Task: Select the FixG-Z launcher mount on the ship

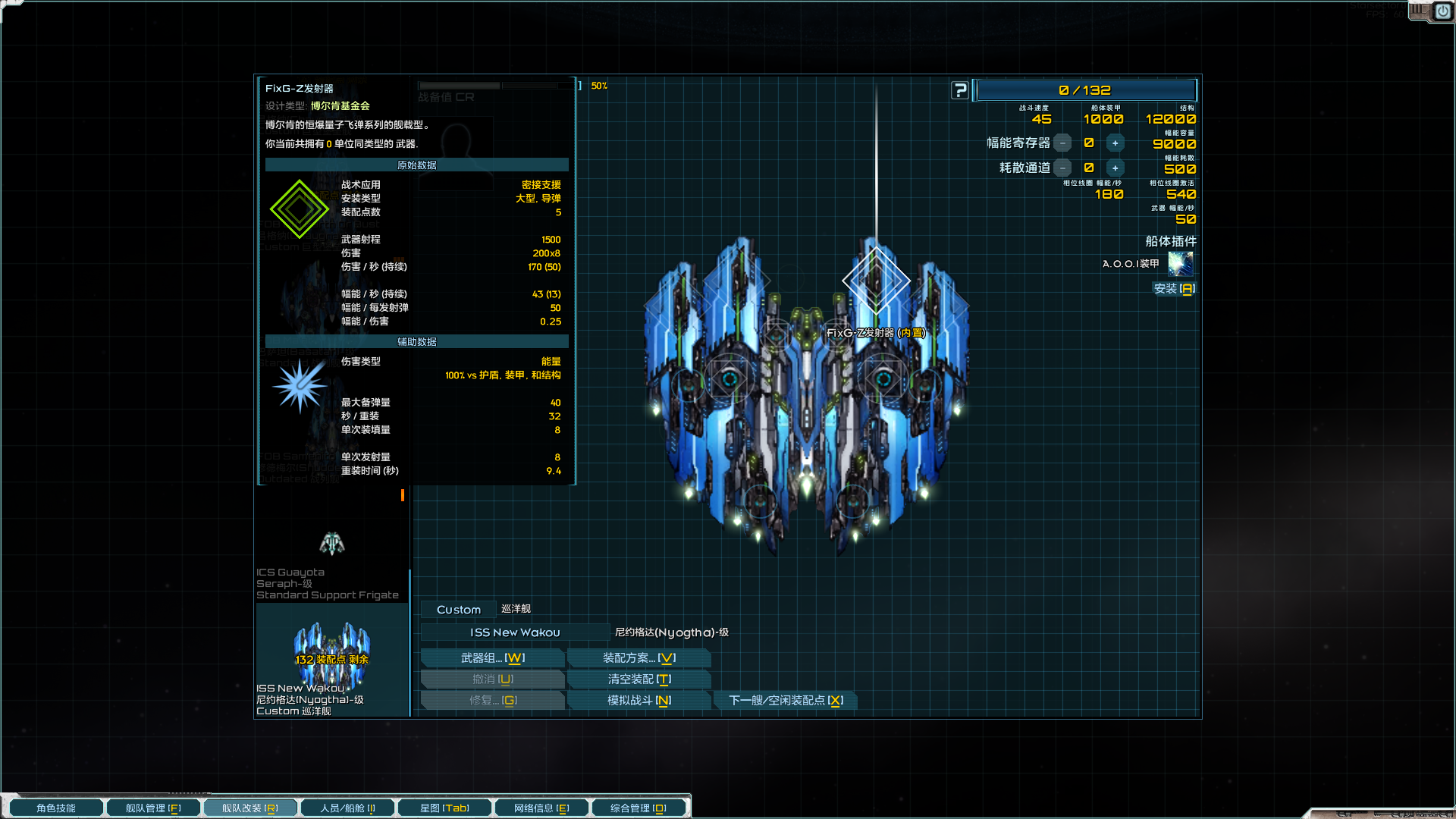Action: pyautogui.click(x=877, y=281)
